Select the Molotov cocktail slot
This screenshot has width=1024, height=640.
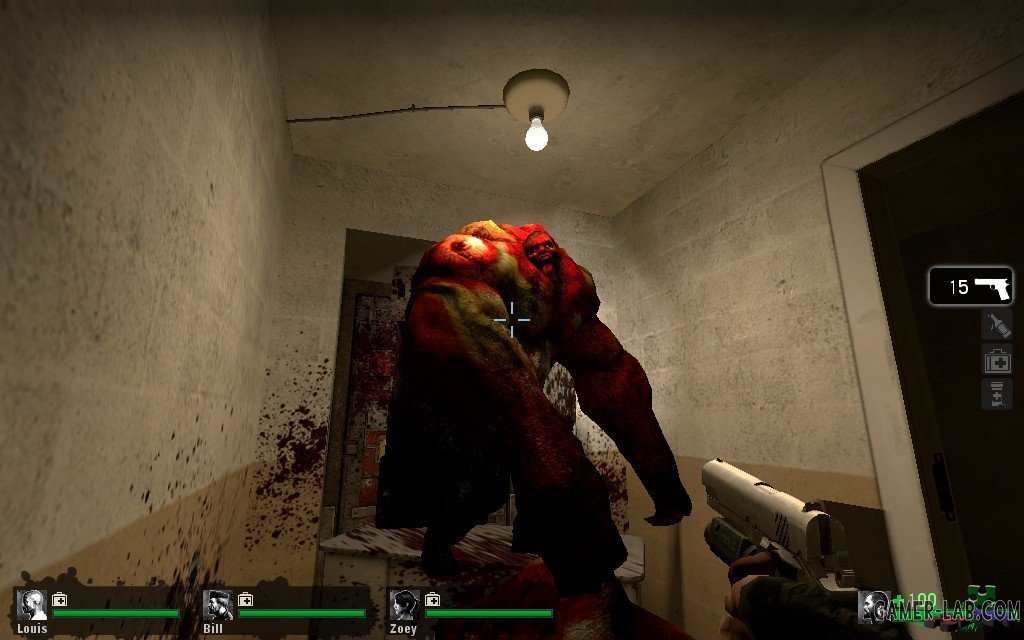point(997,324)
